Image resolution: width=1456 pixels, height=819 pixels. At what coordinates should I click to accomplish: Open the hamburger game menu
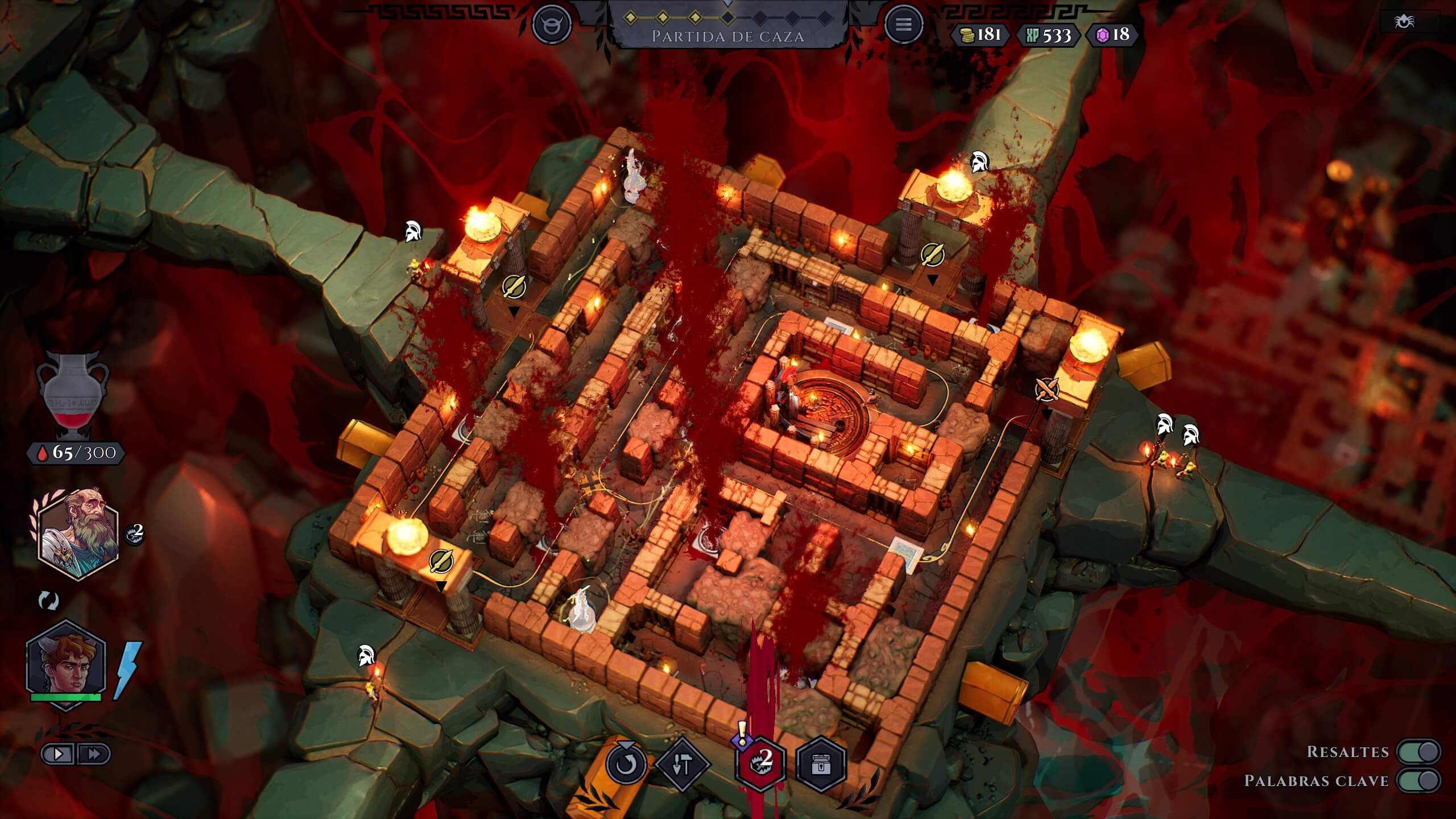[x=903, y=24]
